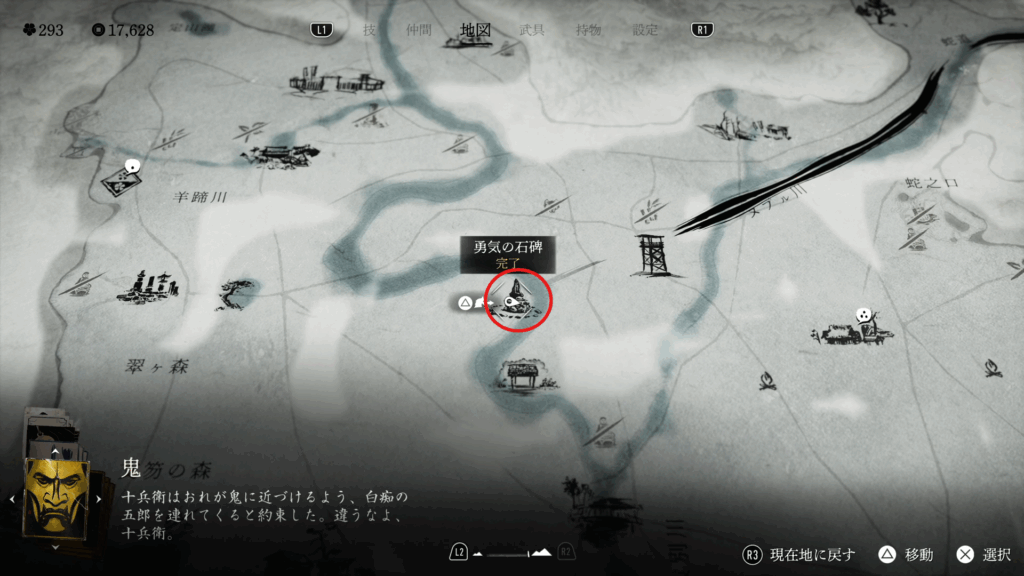Click the down arrow below the quest card
This screenshot has height=576, width=1024.
55,546
